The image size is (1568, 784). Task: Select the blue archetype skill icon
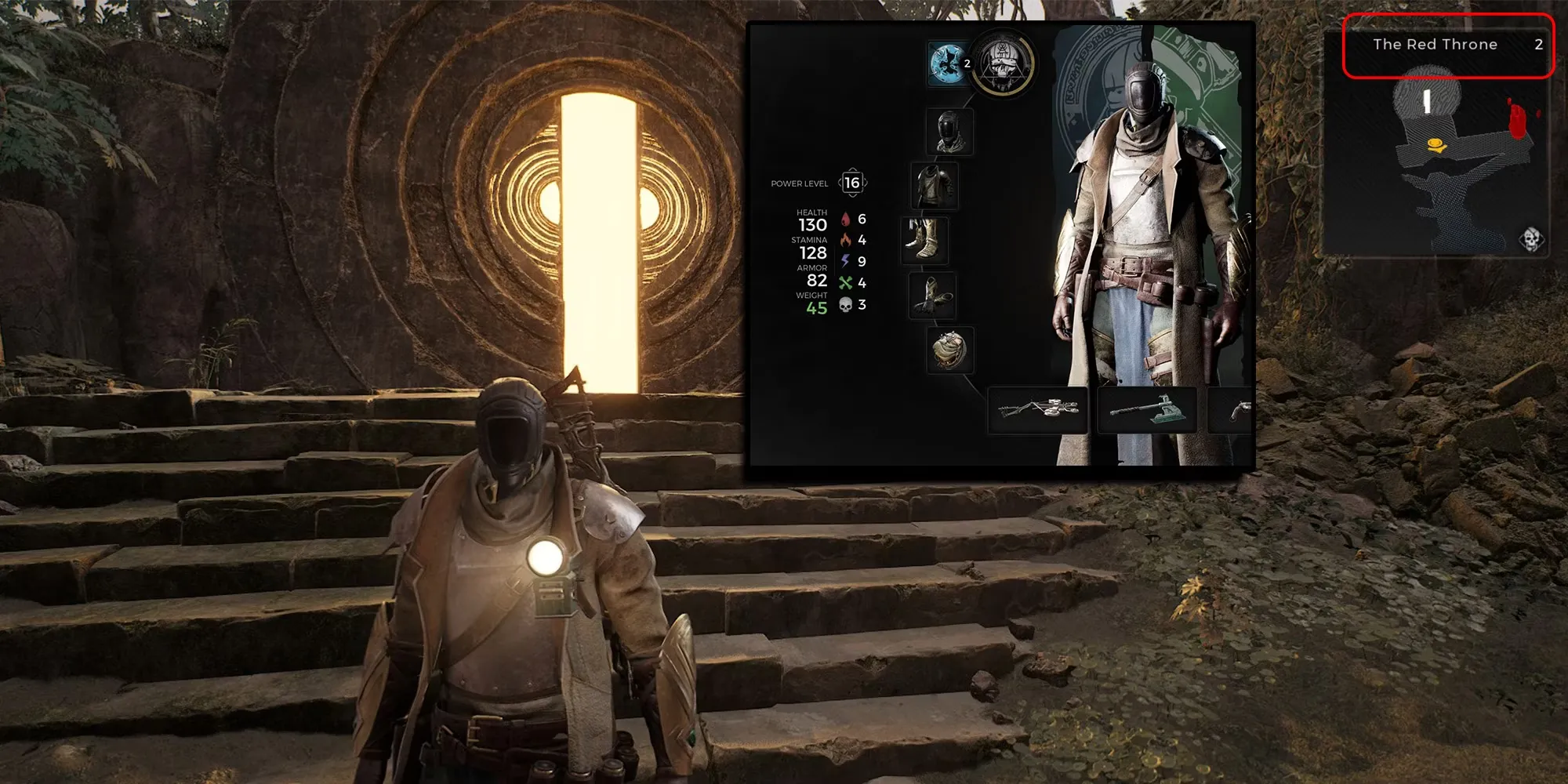tap(946, 64)
